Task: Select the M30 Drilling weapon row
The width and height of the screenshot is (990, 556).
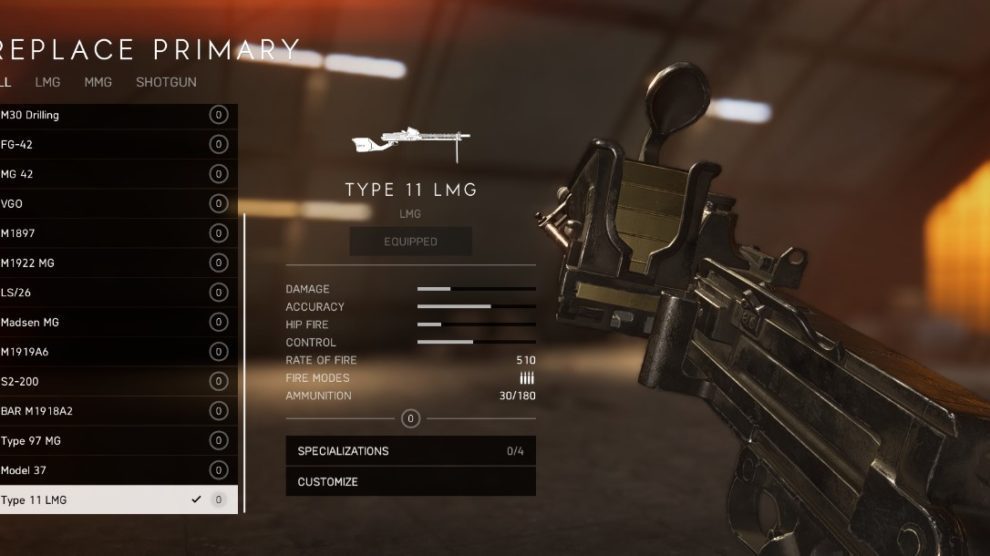Action: click(x=110, y=115)
